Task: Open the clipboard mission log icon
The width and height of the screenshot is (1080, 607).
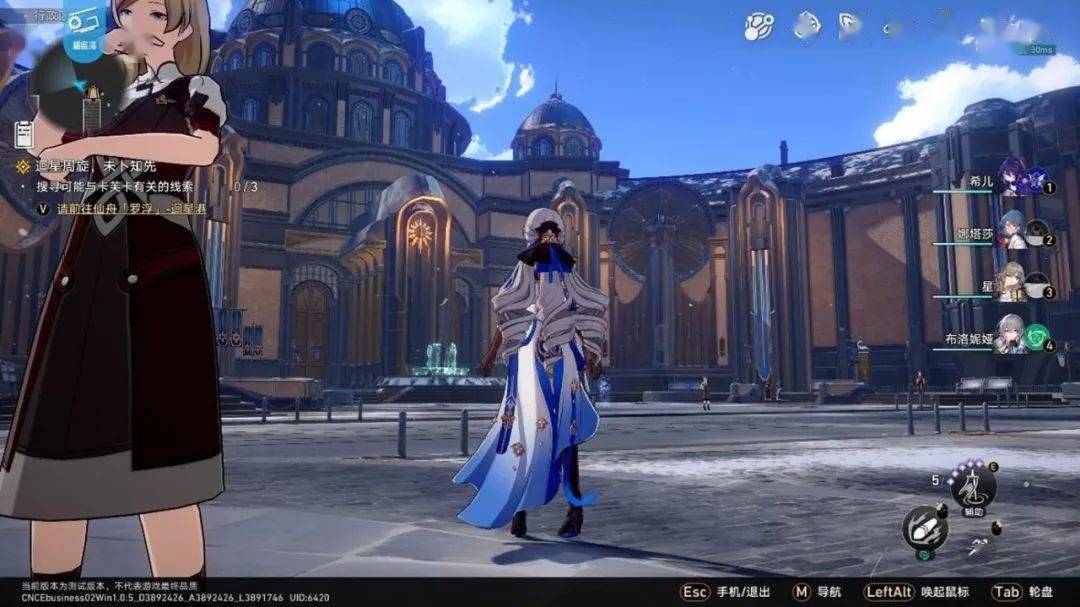Action: (x=25, y=134)
